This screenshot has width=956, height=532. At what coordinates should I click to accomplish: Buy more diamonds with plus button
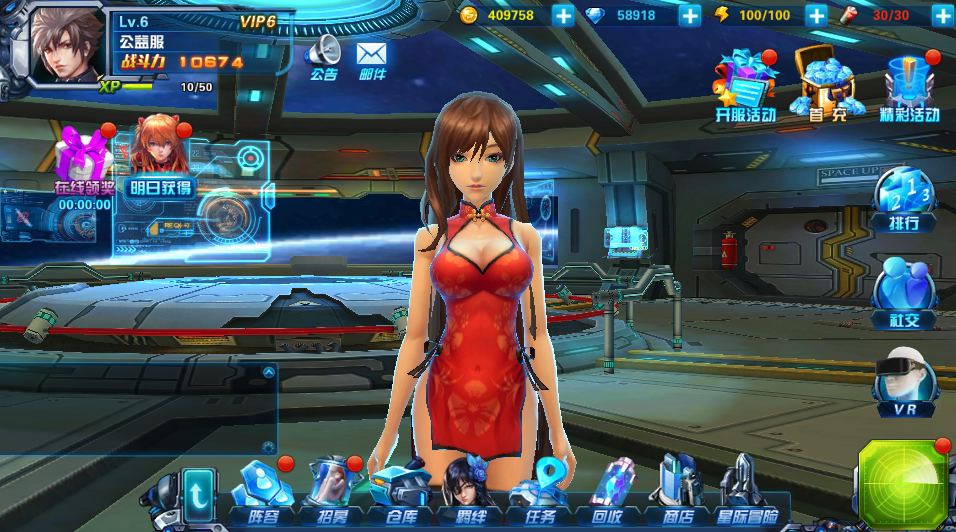tap(690, 15)
